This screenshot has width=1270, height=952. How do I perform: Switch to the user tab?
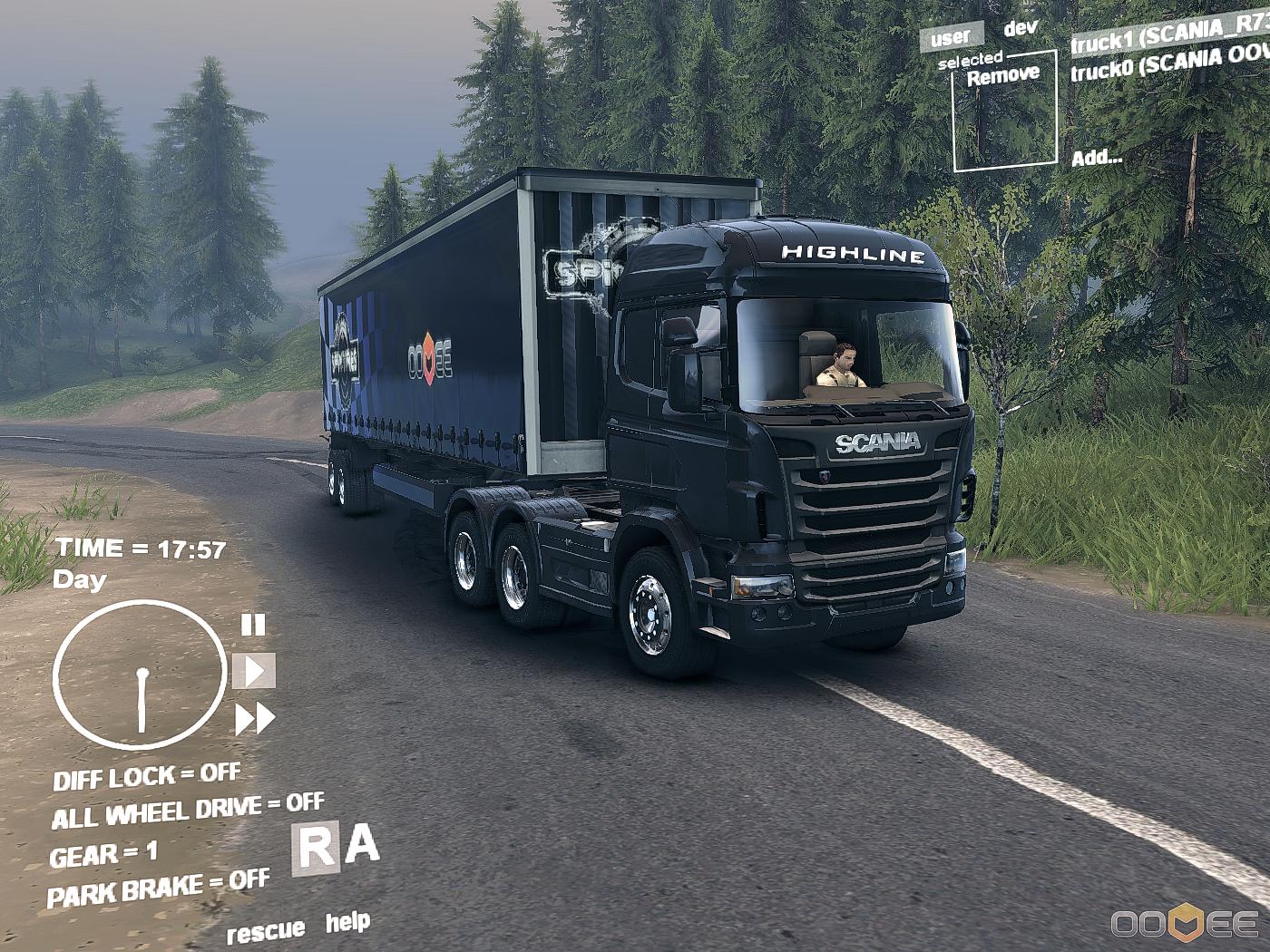pyautogui.click(x=950, y=37)
